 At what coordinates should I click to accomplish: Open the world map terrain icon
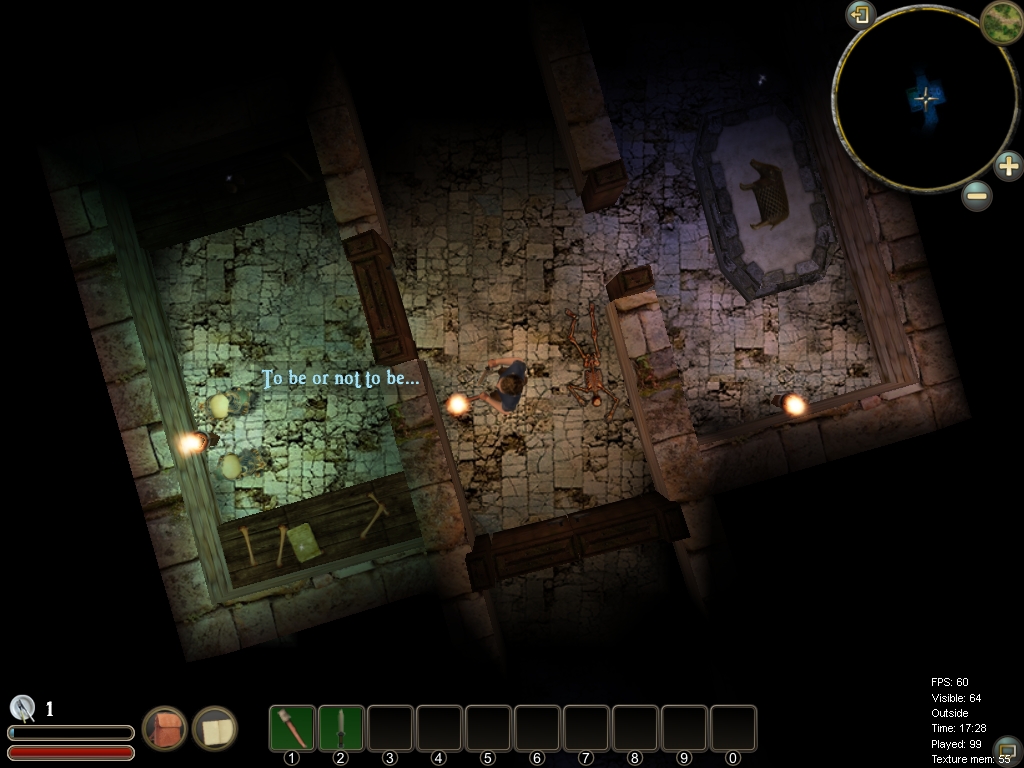pos(999,20)
